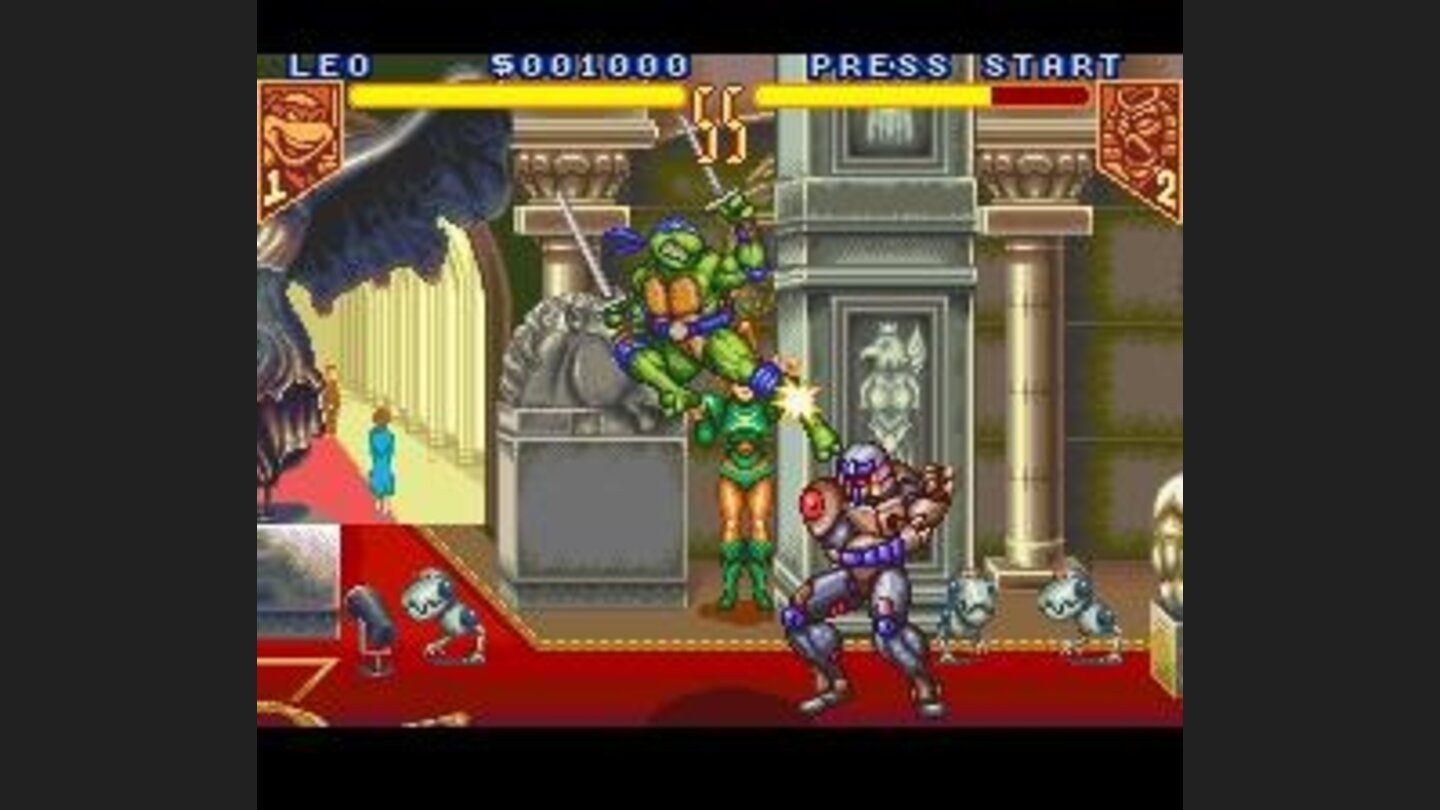
Task: Click the yellow hit spark effect
Action: tap(795, 398)
